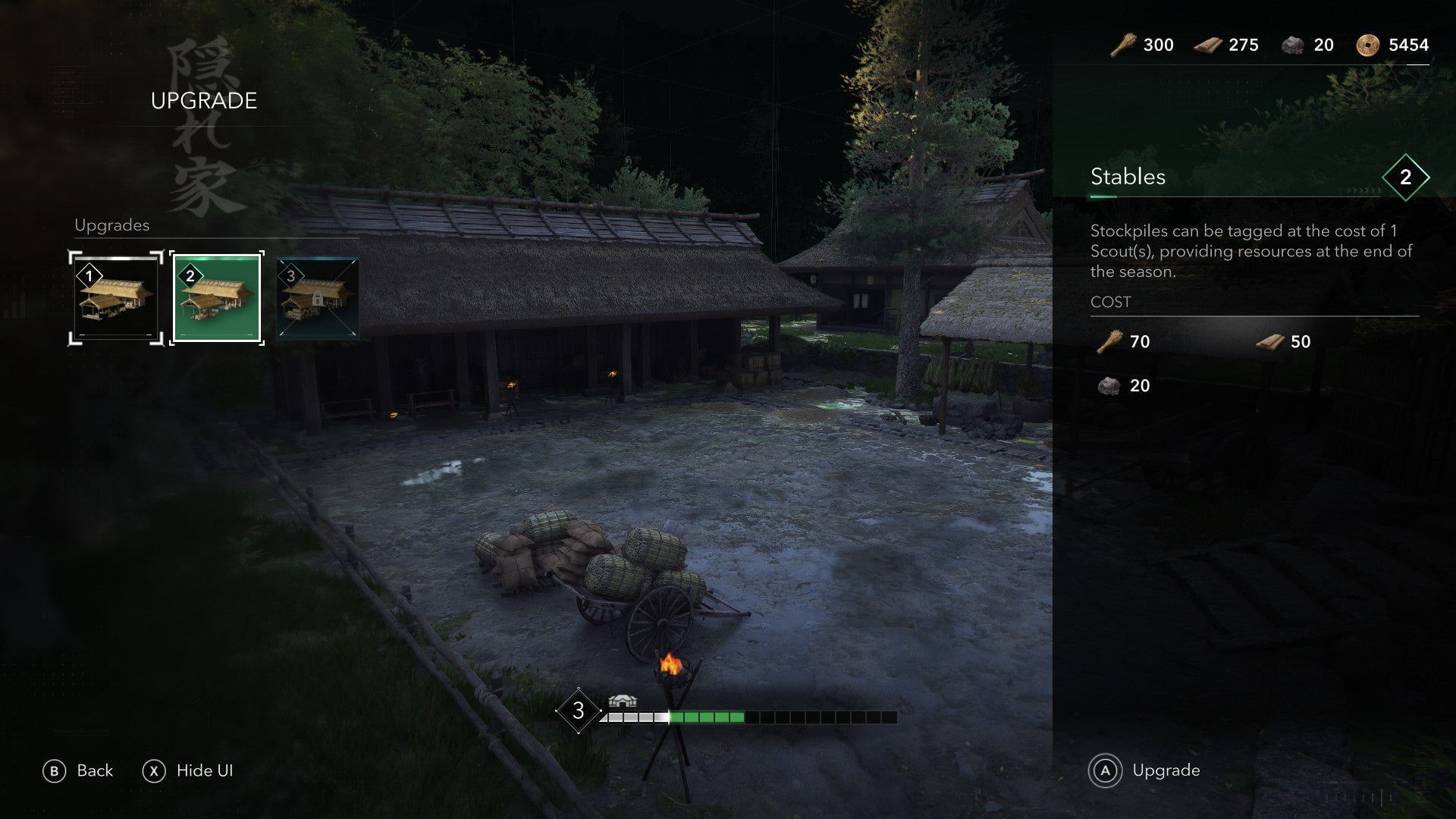Select the level 3 upgrade thumbnail
The width and height of the screenshot is (1456, 819).
(315, 297)
